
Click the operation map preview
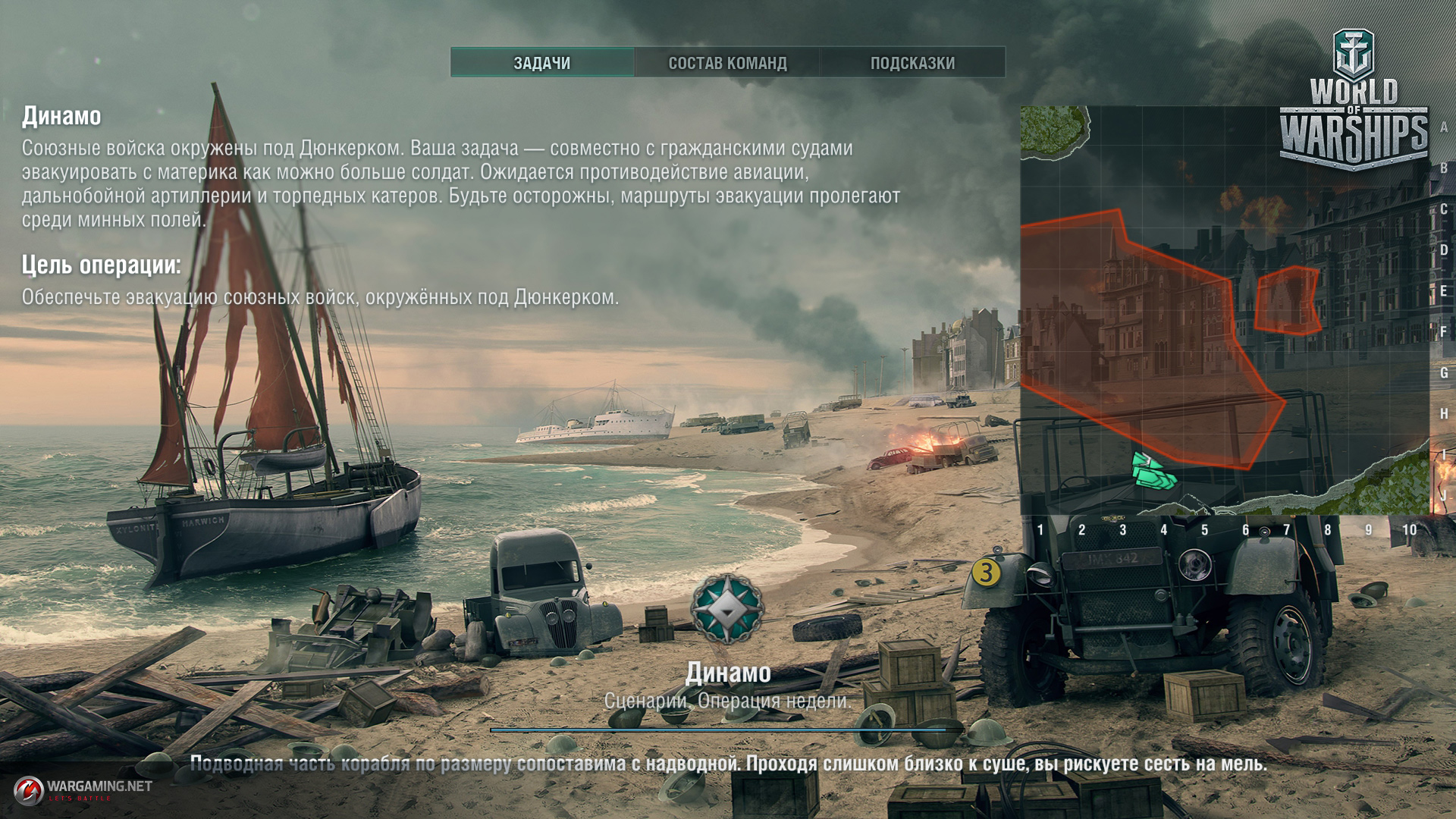(1224, 311)
